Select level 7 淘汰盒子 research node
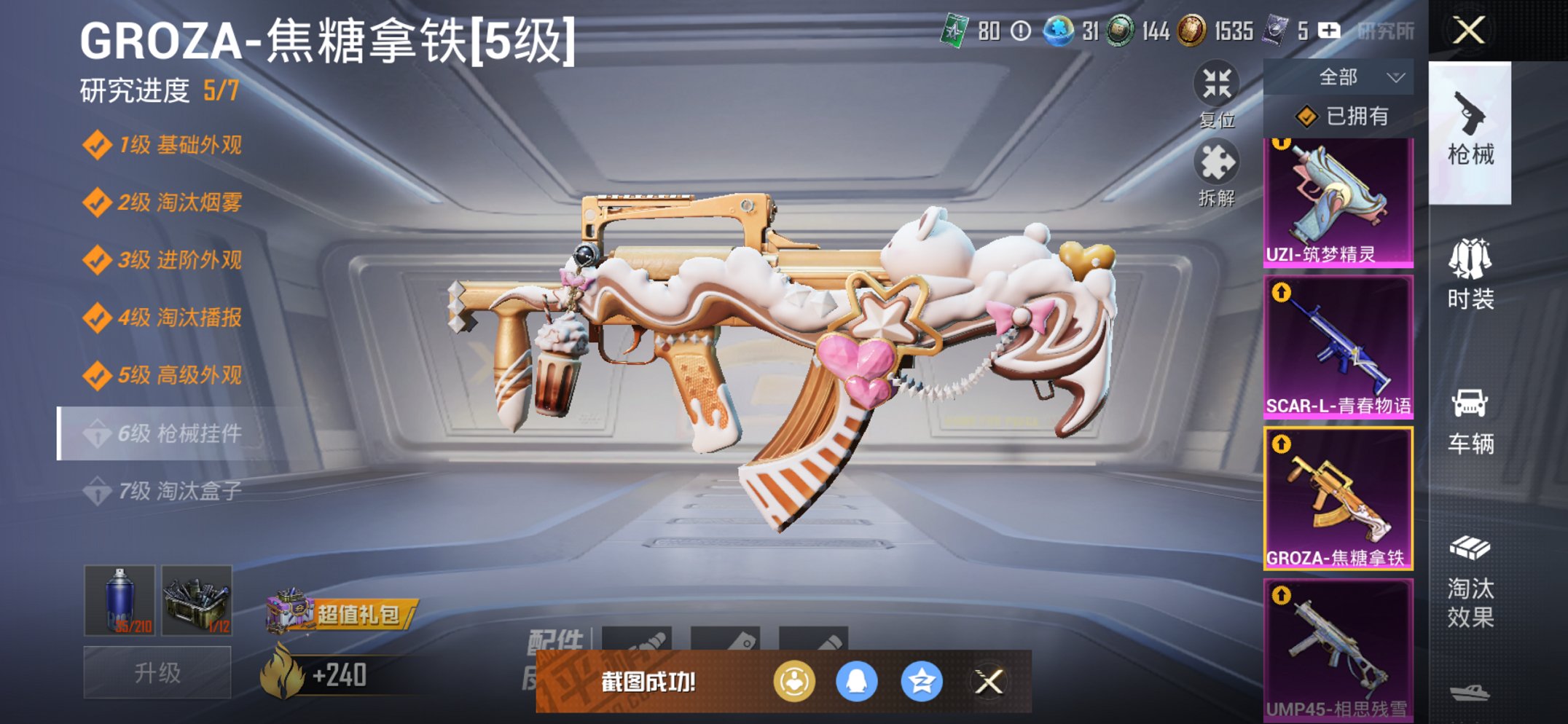The height and width of the screenshot is (724, 1568). pyautogui.click(x=175, y=490)
